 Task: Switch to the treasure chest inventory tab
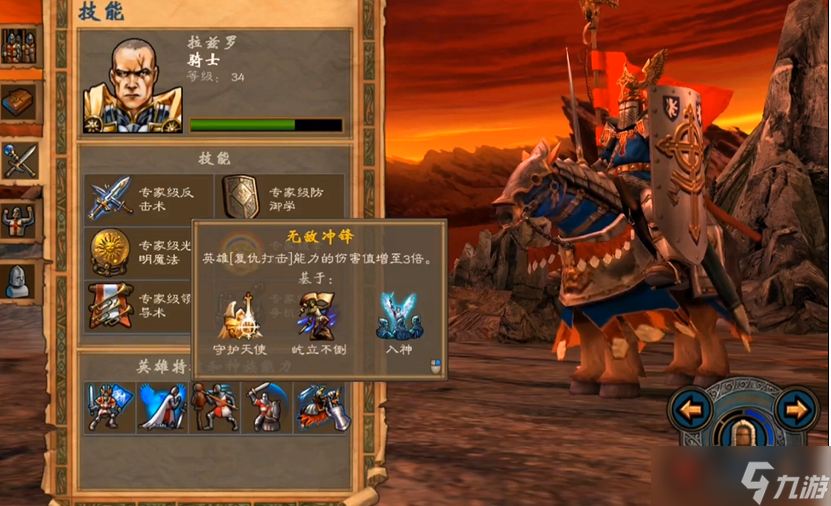(x=19, y=101)
